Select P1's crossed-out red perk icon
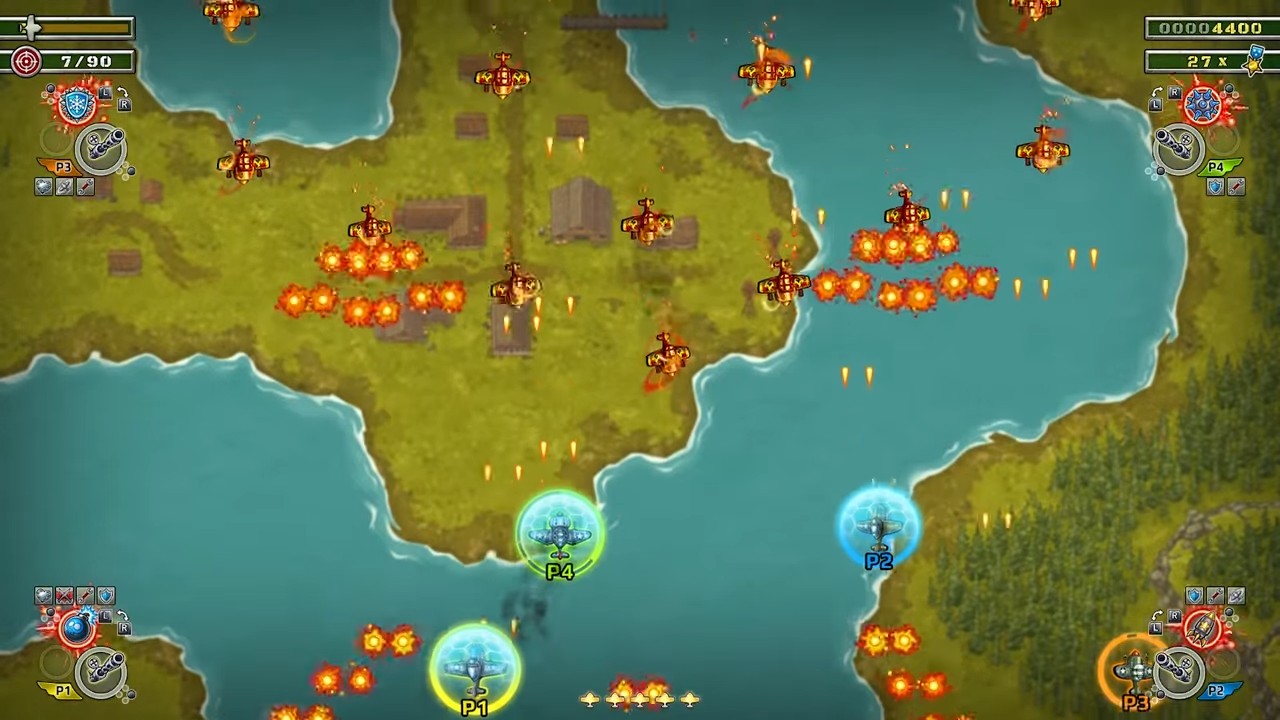Image resolution: width=1280 pixels, height=720 pixels. [x=64, y=596]
